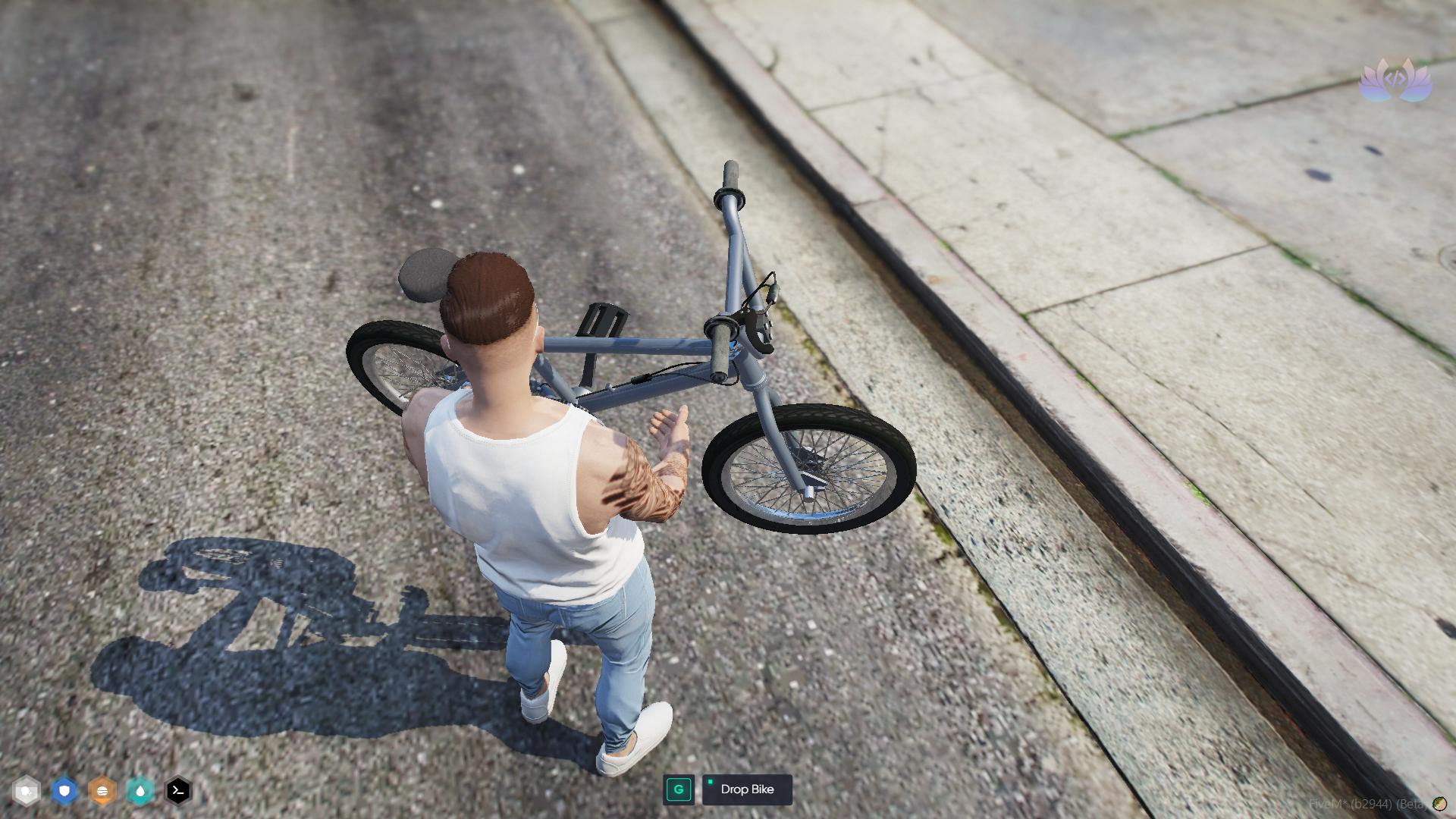Click the teal thirst water drop icon
This screenshot has height=819, width=1456.
[x=139, y=790]
